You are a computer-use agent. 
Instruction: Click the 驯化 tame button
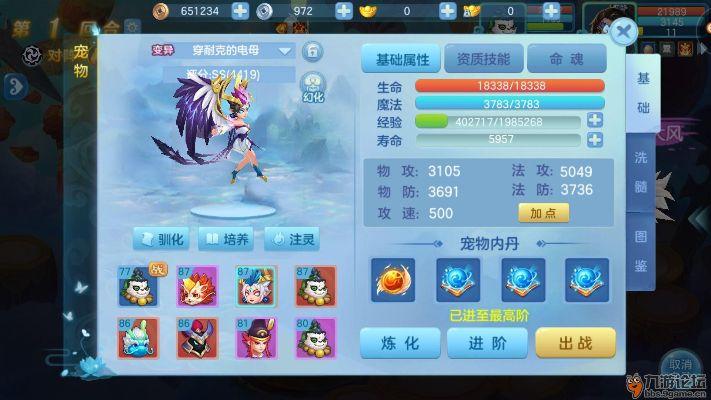pos(161,240)
